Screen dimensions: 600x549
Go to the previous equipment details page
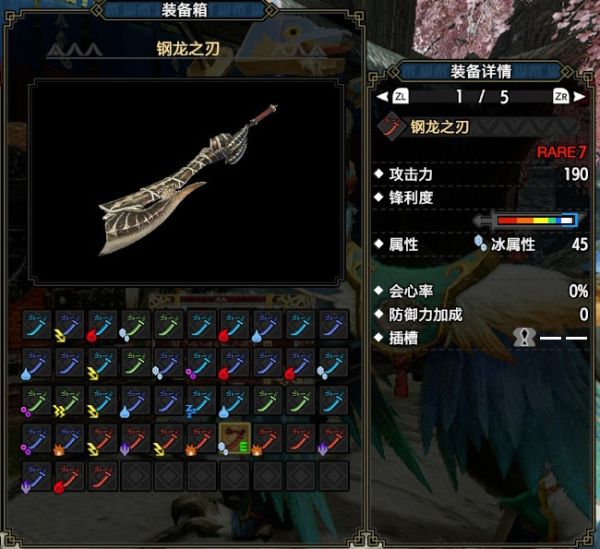click(x=400, y=97)
